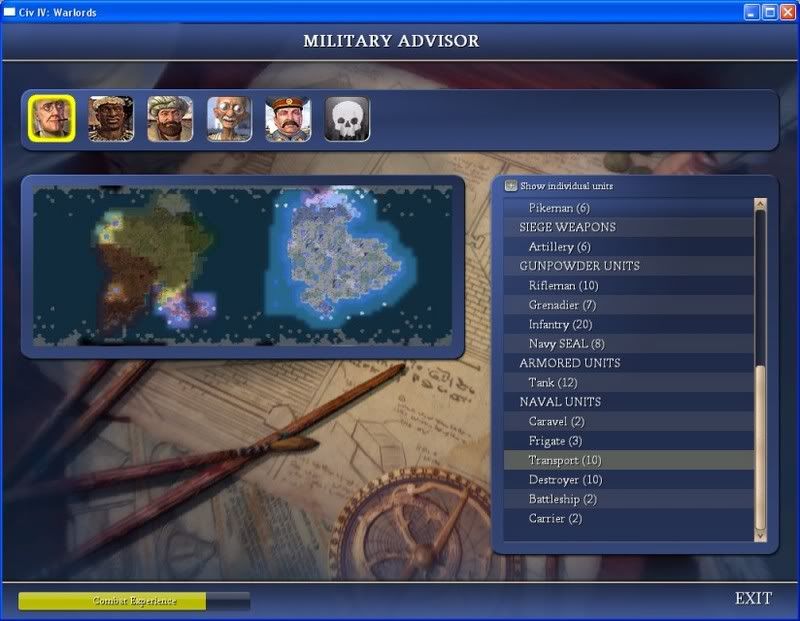Select the Grenadier (7) row

coord(562,305)
